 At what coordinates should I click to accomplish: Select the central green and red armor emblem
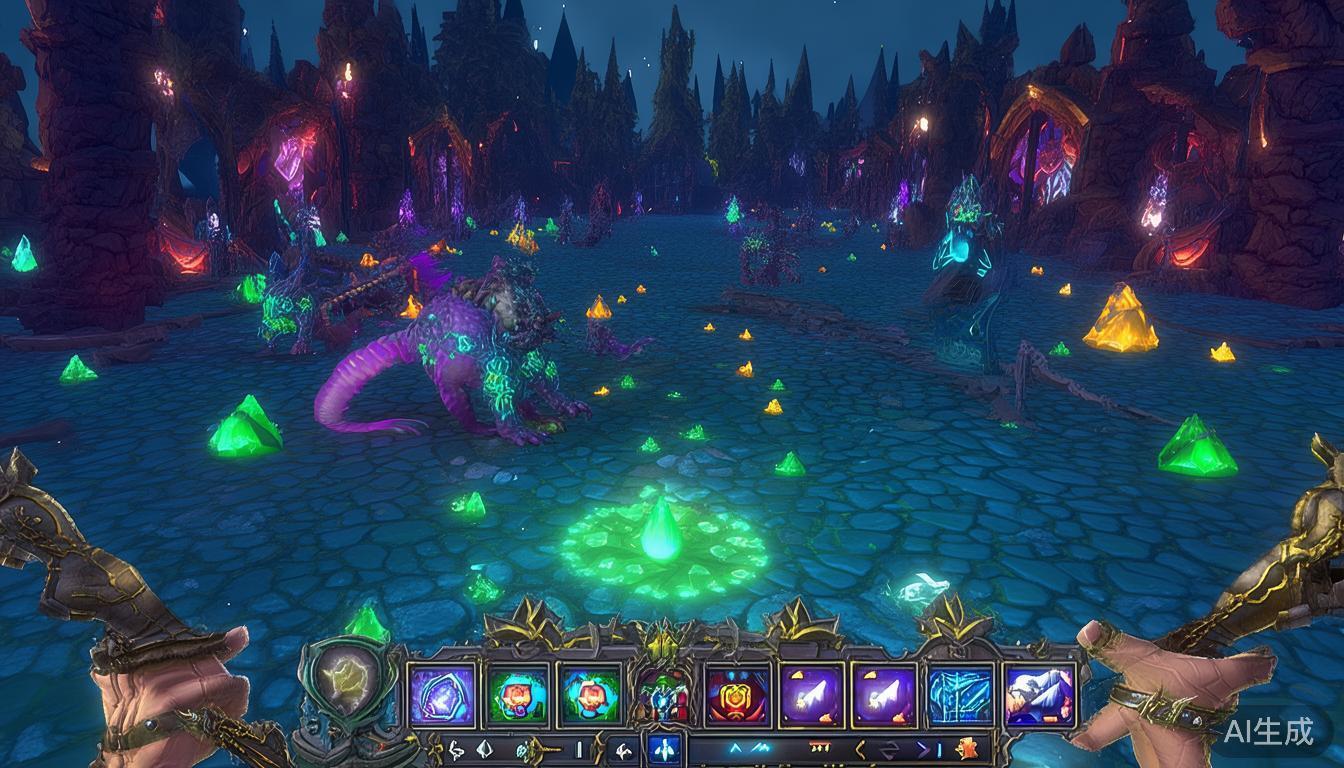pyautogui.click(x=663, y=692)
